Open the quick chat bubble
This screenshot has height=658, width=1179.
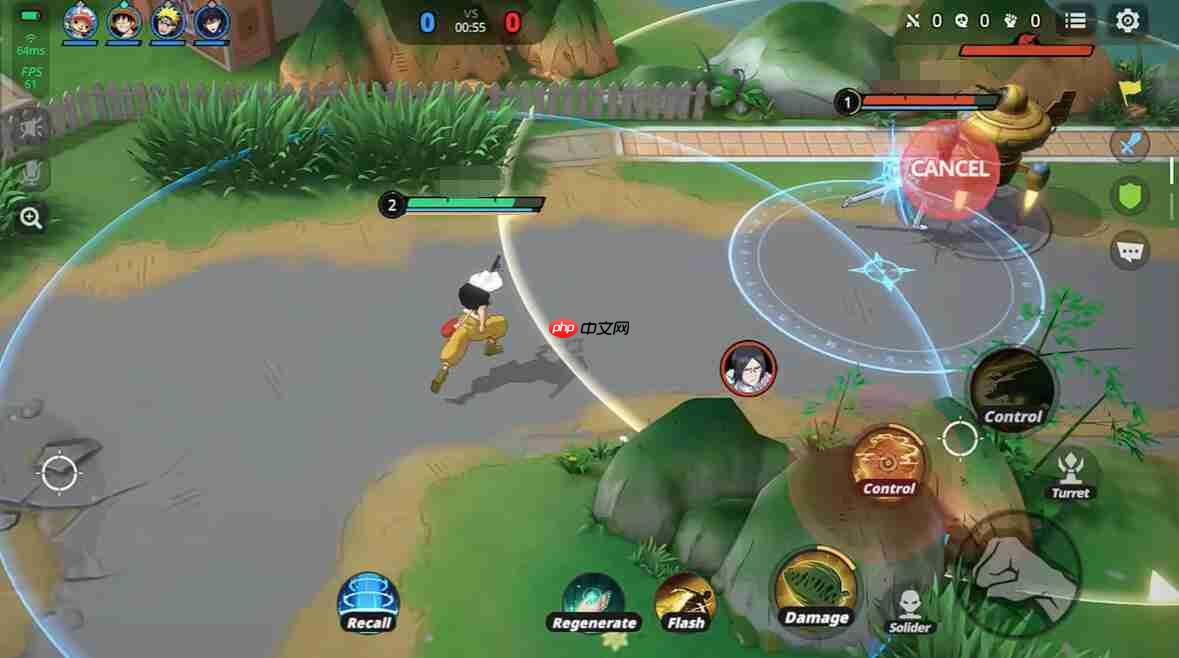click(1130, 250)
